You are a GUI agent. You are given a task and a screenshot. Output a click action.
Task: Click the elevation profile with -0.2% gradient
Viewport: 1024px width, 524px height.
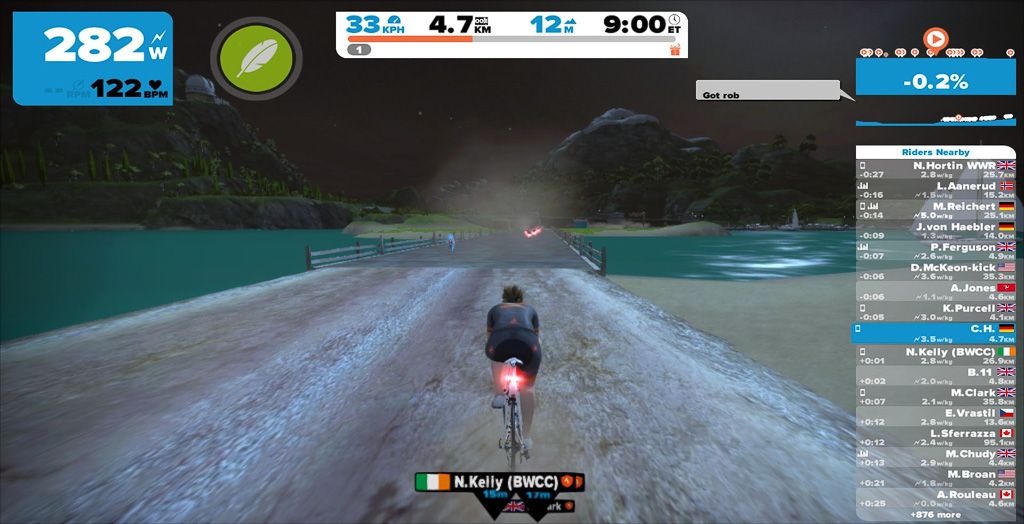coord(935,98)
